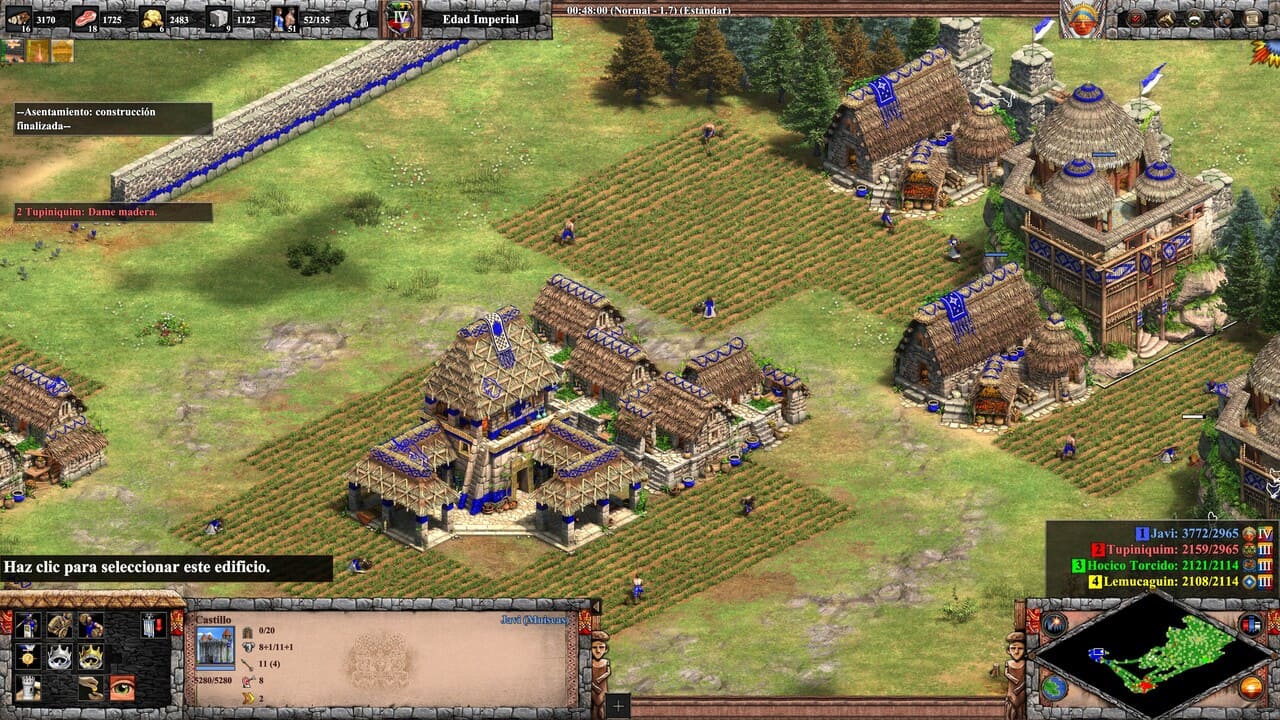Viewport: 1280px width, 720px height.
Task: Click the stone tower icon in command panel
Action: (x=27, y=688)
